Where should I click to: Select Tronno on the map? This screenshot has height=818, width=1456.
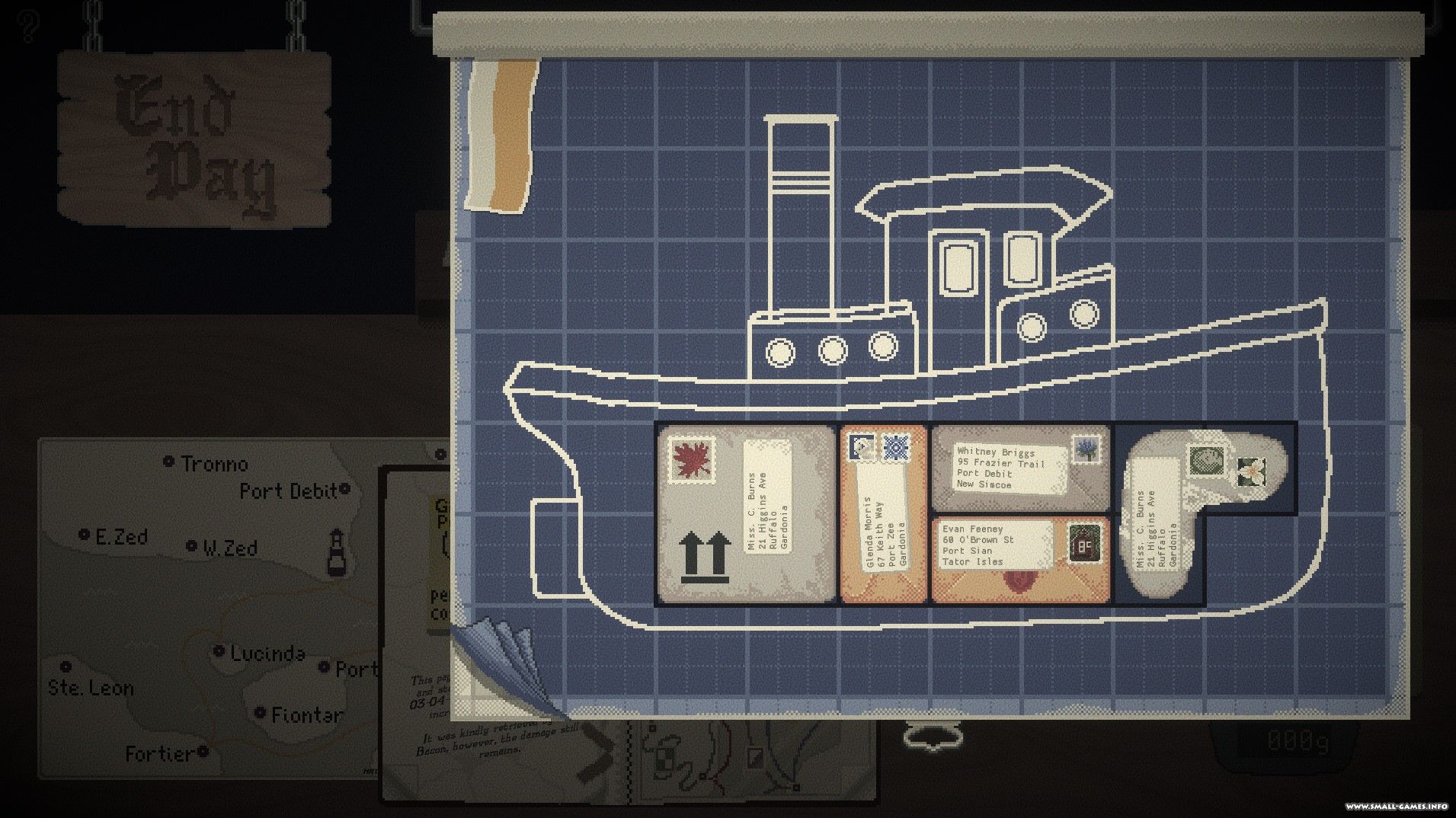pos(169,462)
